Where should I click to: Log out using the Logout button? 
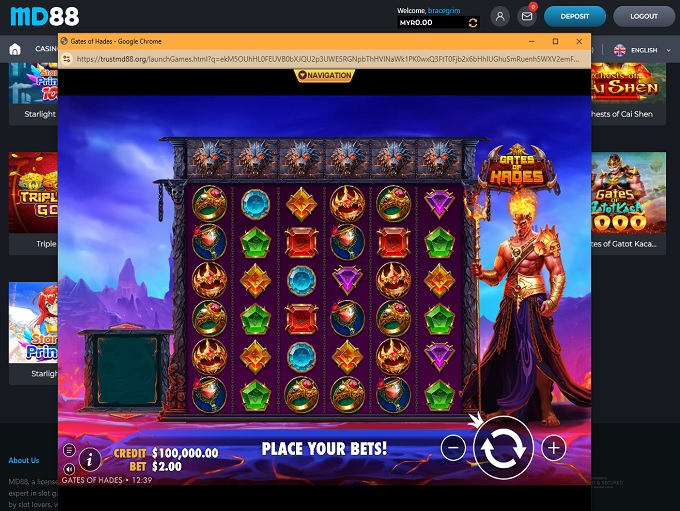[x=644, y=16]
